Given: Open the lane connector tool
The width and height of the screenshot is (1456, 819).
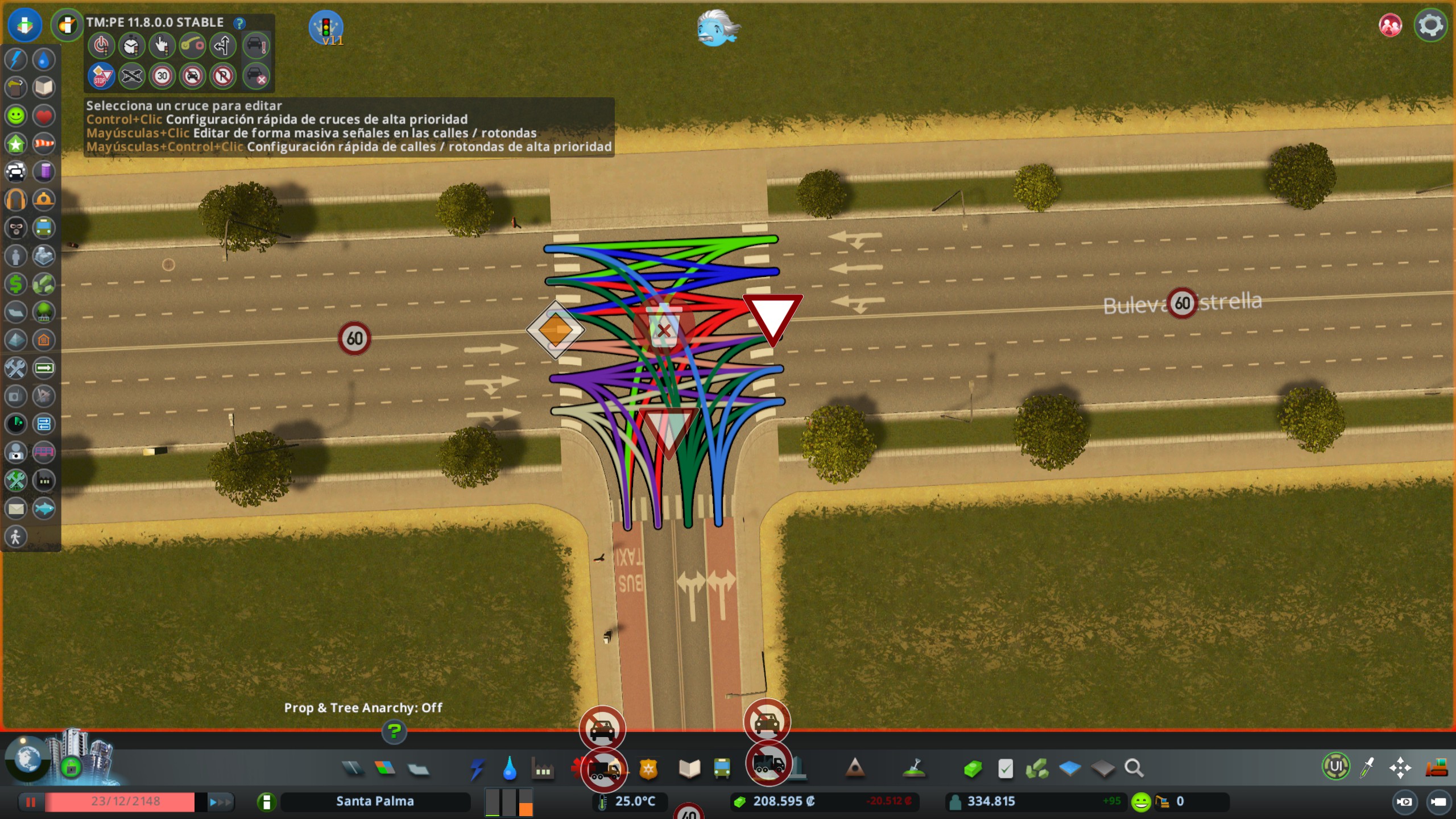Looking at the screenshot, I should pos(192,45).
